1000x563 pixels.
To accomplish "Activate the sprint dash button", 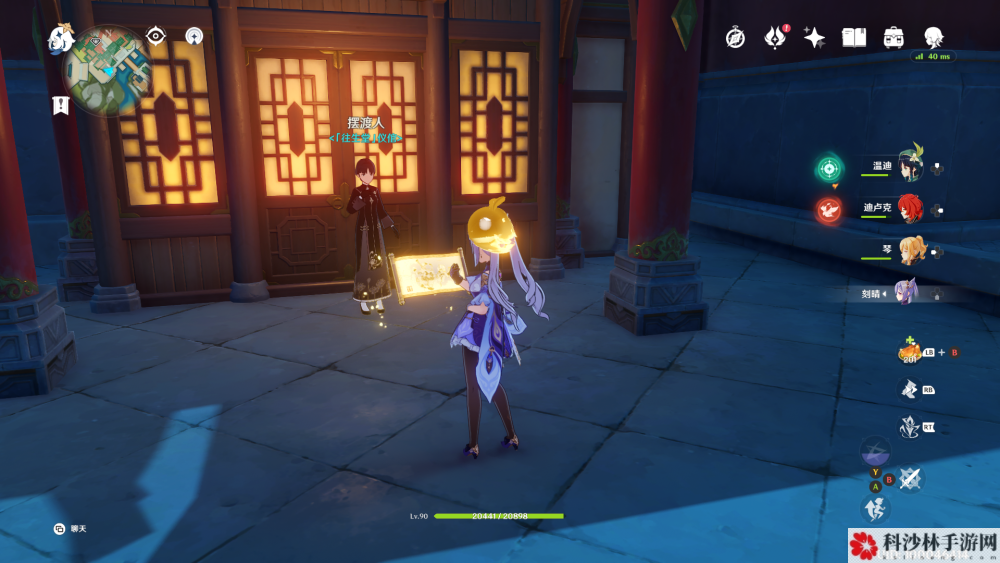I will pos(875,508).
